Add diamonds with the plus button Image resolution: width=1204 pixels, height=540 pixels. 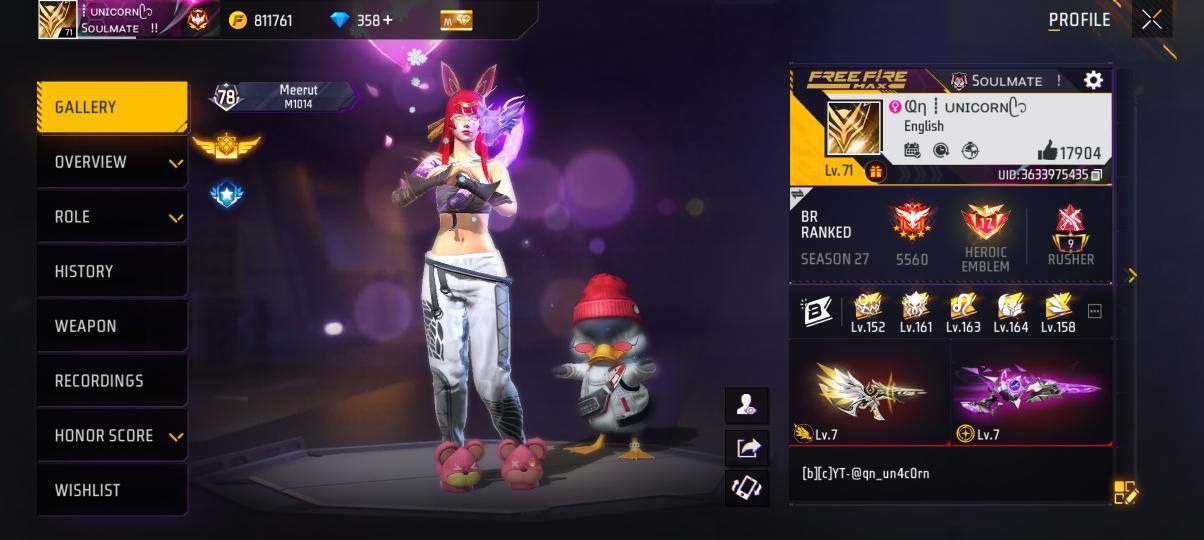[388, 20]
